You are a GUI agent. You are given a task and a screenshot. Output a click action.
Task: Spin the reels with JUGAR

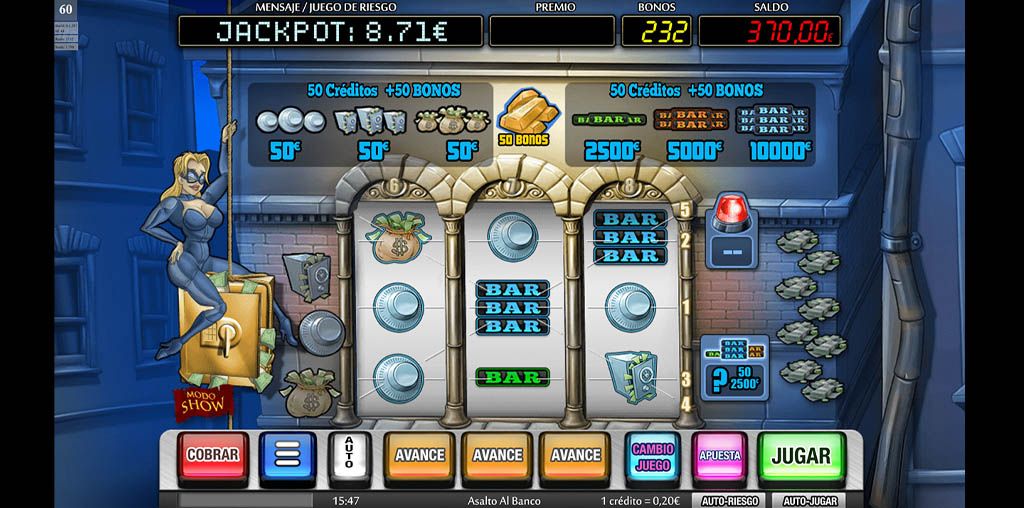tap(800, 456)
